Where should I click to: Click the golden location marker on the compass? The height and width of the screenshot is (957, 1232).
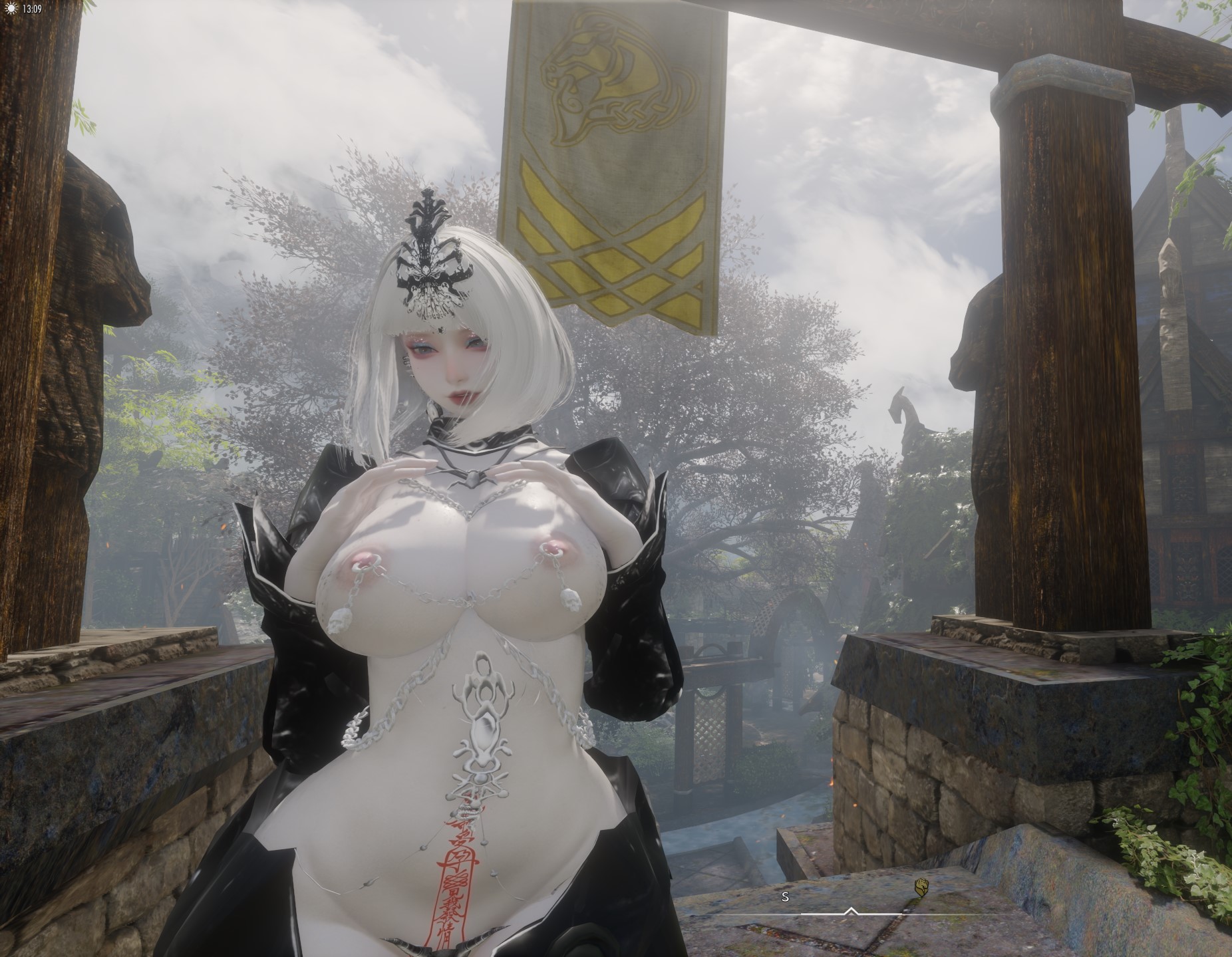click(x=921, y=887)
